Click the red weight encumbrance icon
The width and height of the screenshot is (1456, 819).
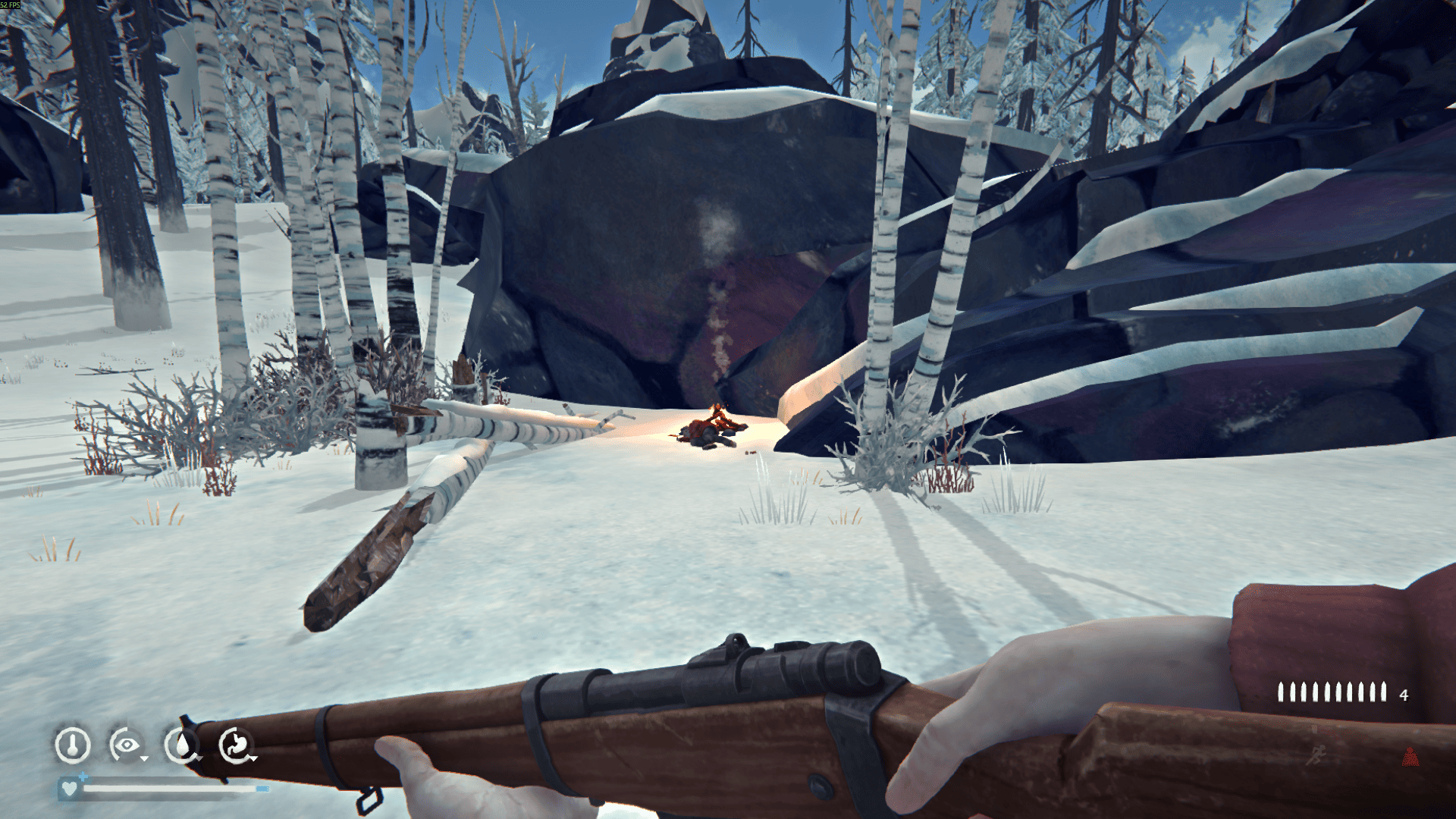tap(1410, 756)
